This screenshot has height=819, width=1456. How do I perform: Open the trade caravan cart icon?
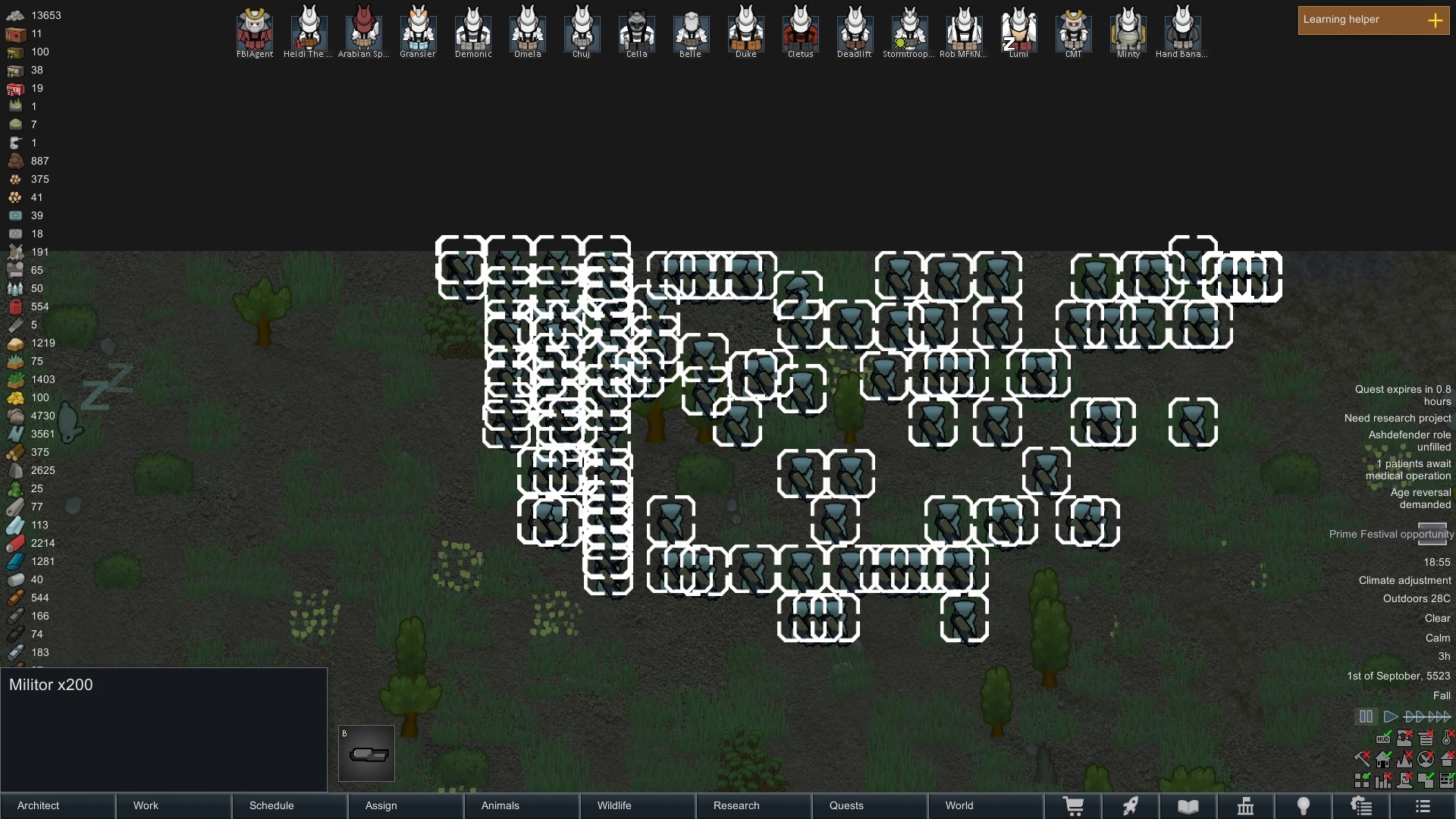[1075, 805]
